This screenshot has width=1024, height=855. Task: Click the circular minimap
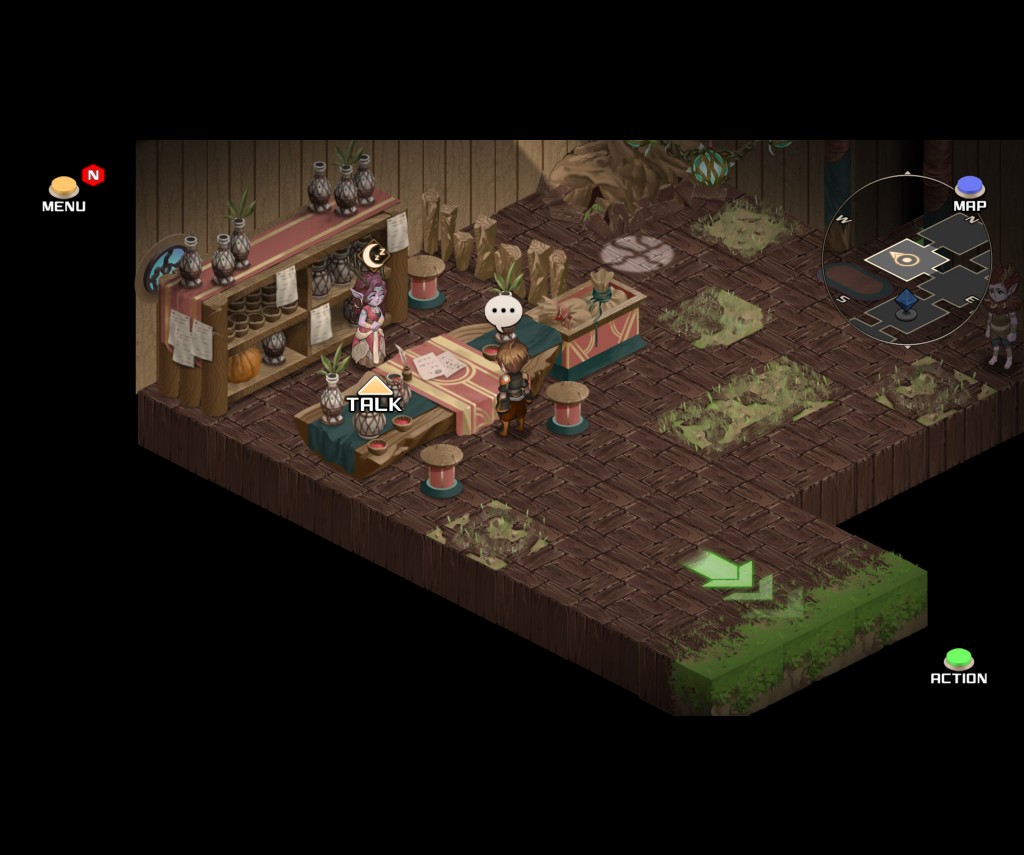(906, 262)
